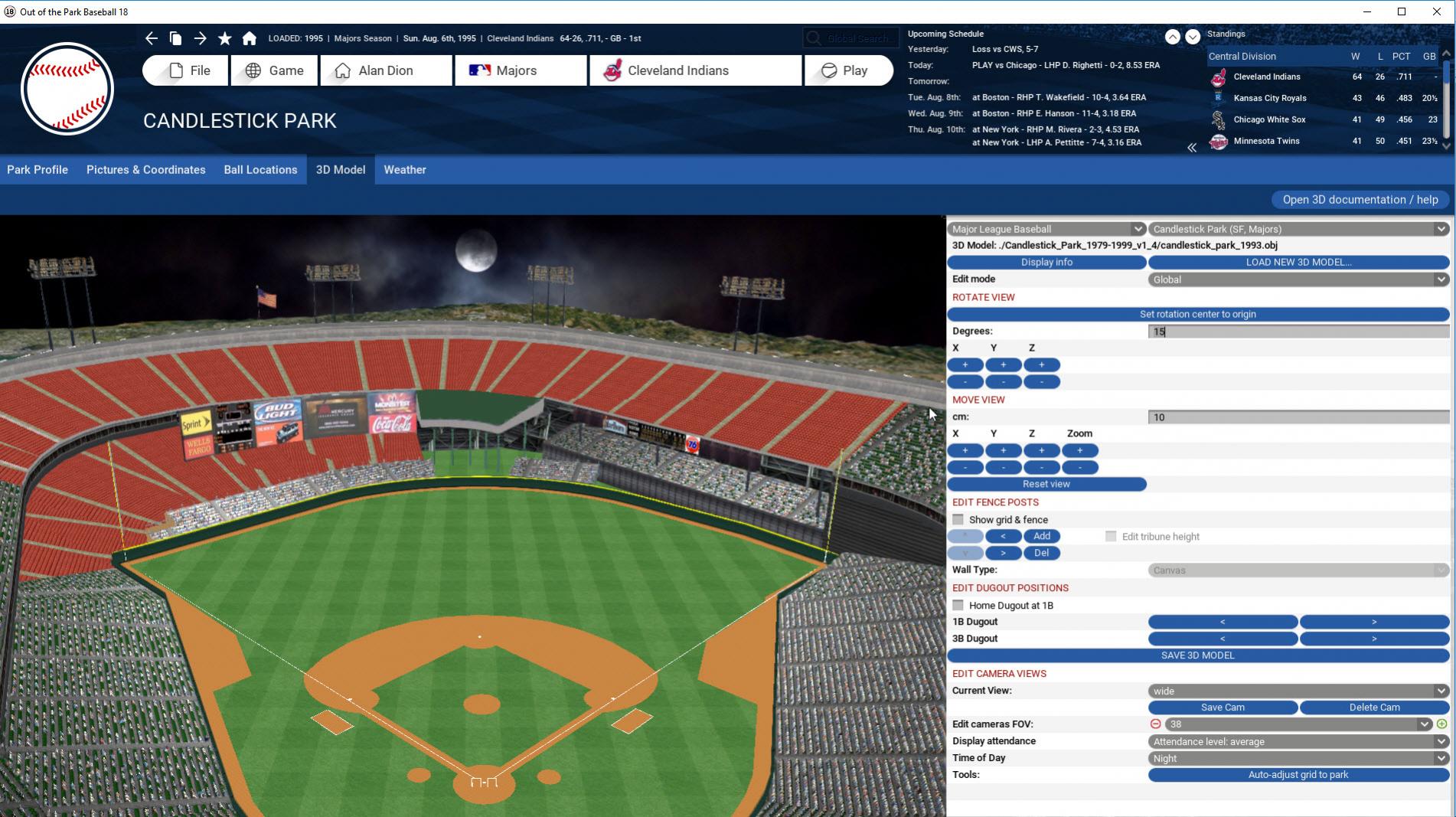Screen dimensions: 1456x817
Task: Load a new 3D model
Action: [1298, 262]
